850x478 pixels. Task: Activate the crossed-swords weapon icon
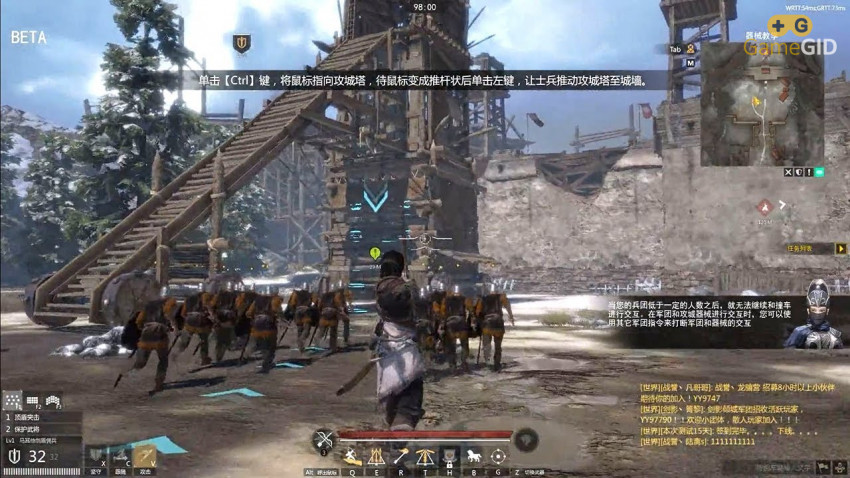[x=324, y=439]
